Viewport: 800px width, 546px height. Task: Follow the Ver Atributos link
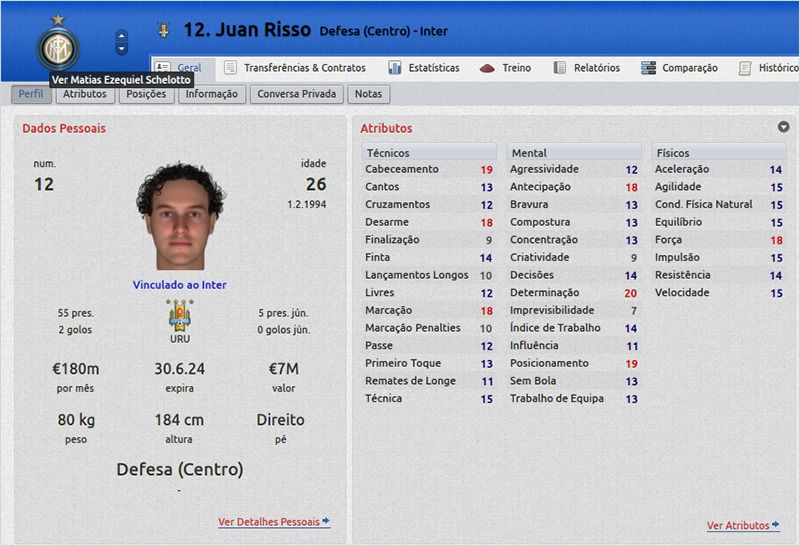click(x=743, y=526)
